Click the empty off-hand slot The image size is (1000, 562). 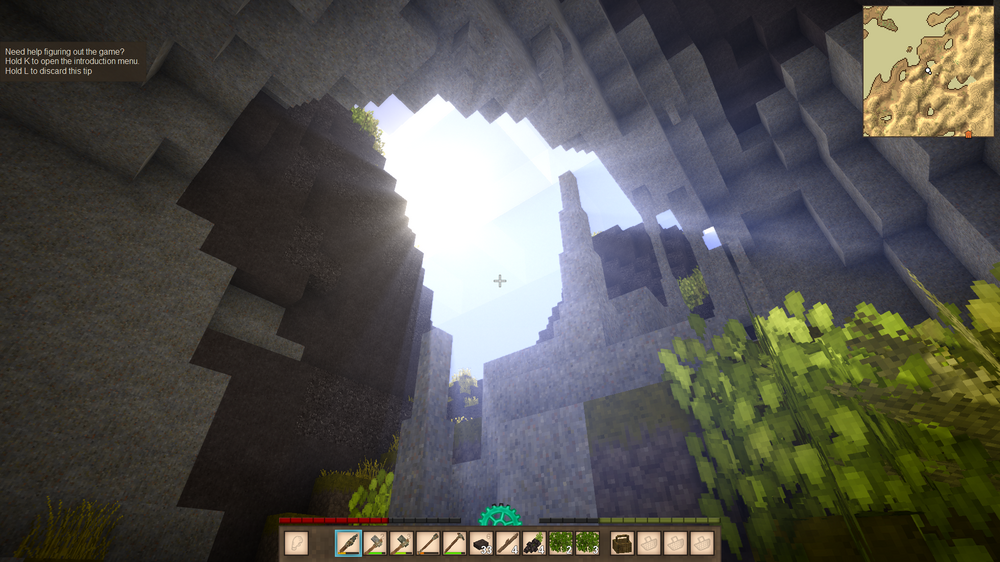click(296, 543)
